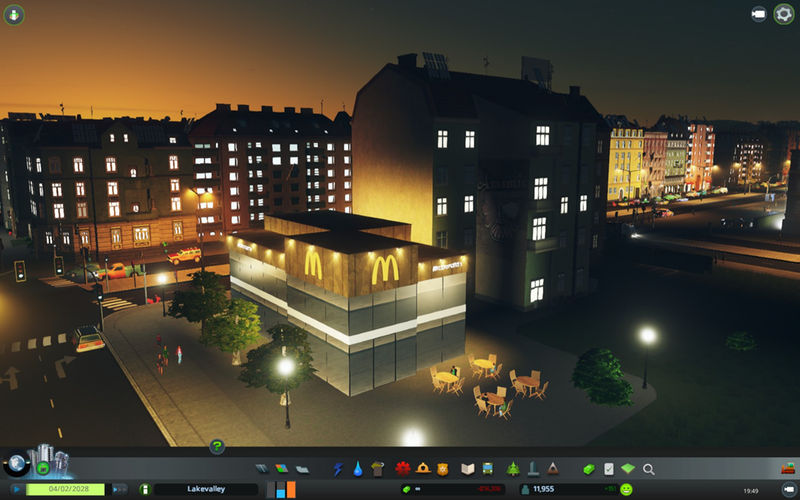Open the Fire Department menu
This screenshot has width=800, height=500.
pyautogui.click(x=423, y=468)
